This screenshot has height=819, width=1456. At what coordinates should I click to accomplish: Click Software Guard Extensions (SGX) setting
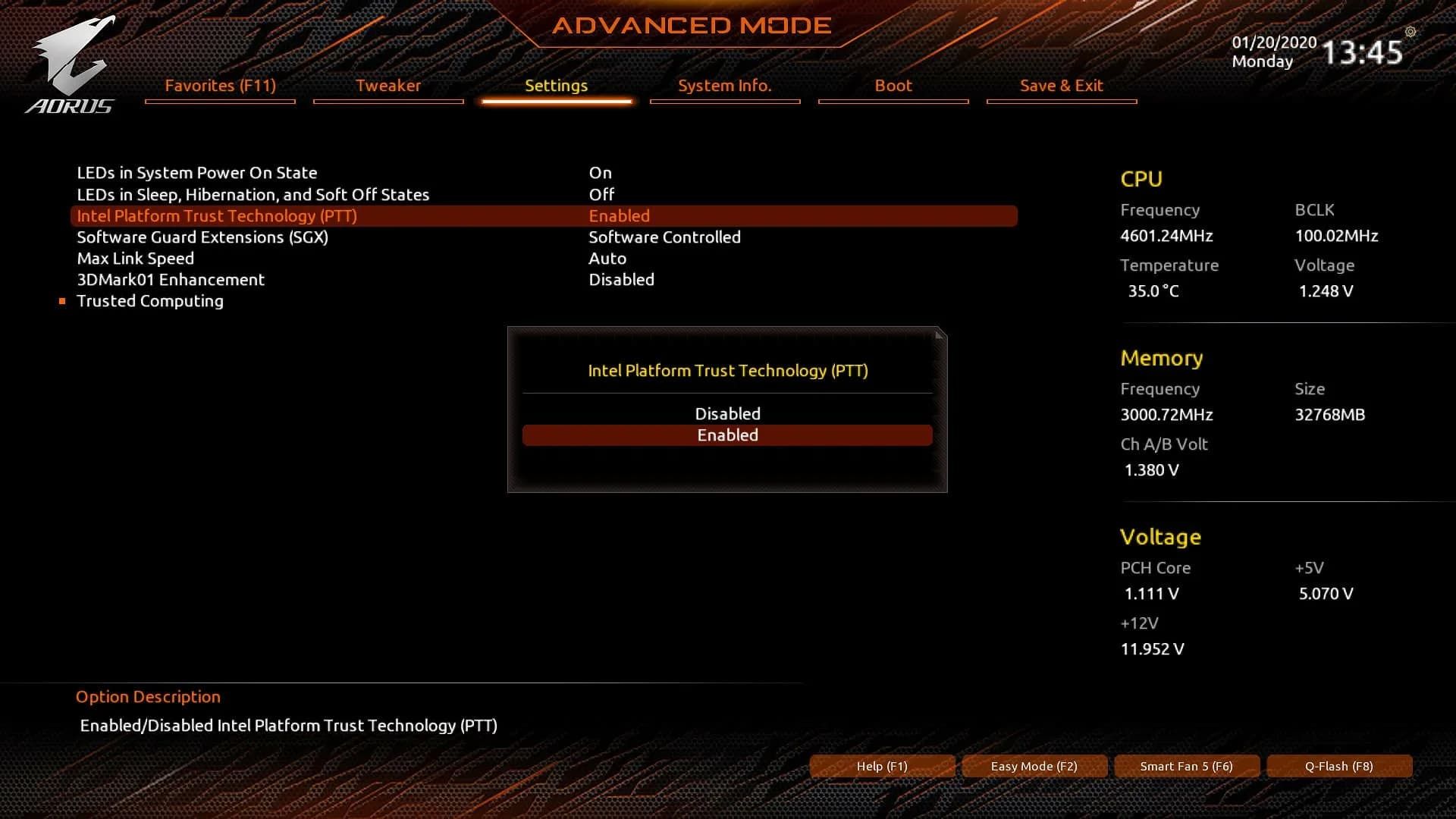click(x=202, y=237)
